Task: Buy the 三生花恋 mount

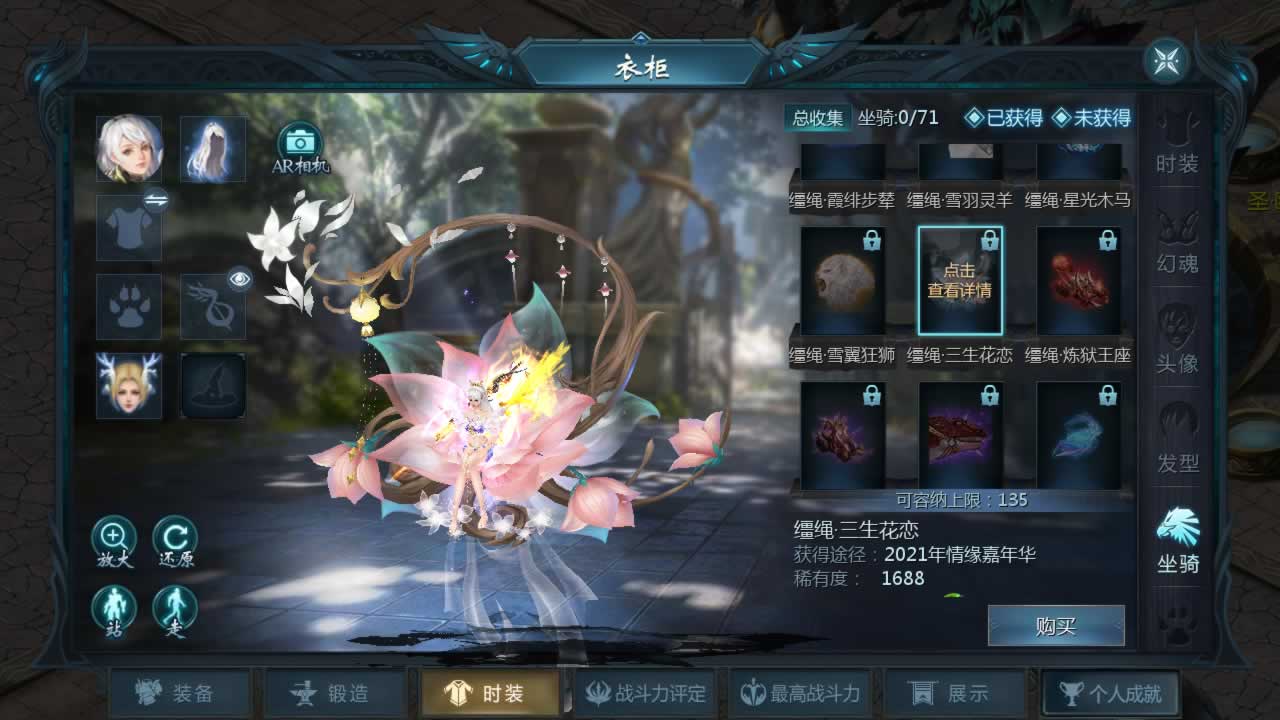Action: 1056,626
